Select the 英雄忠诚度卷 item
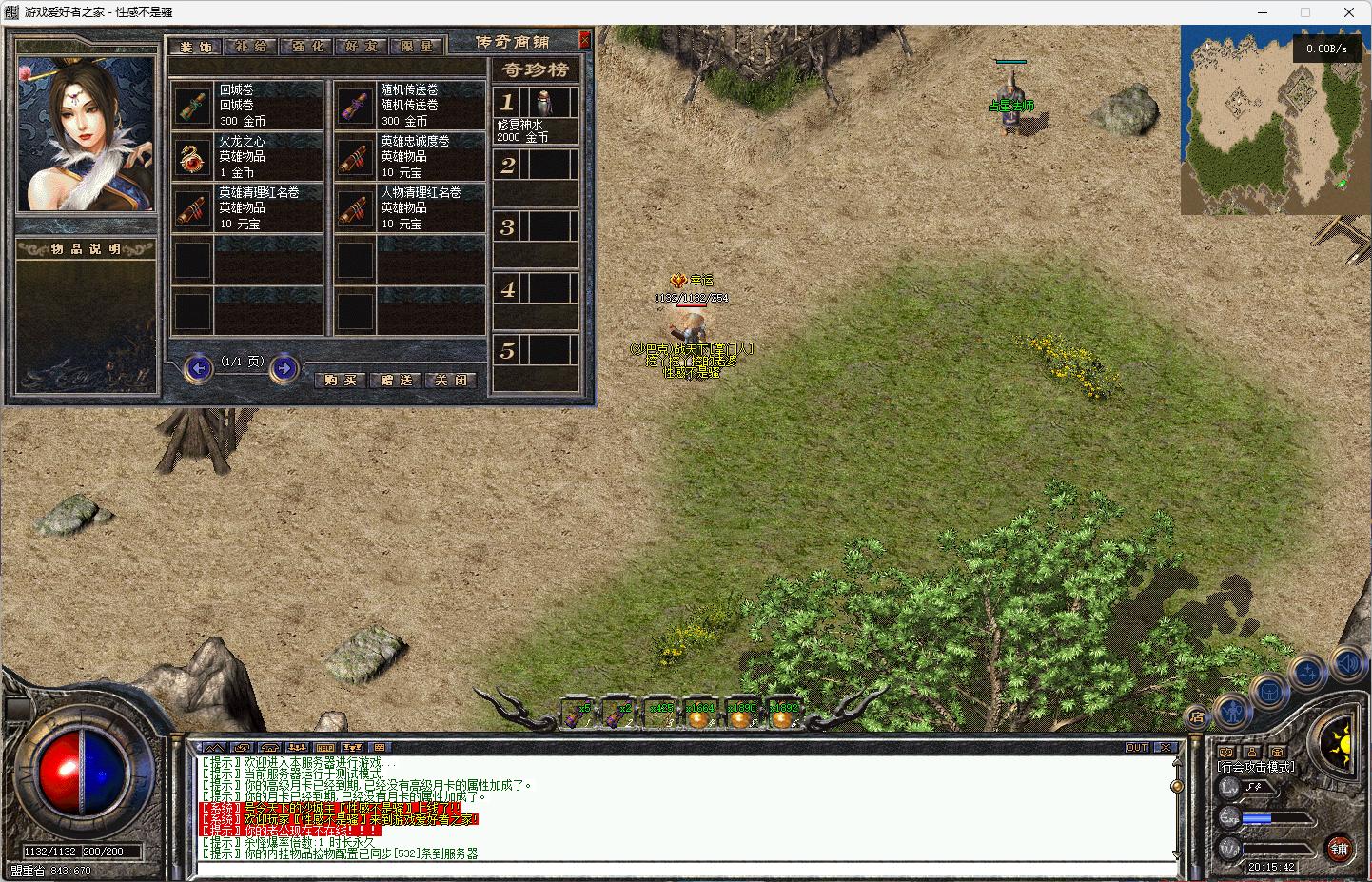The width and height of the screenshot is (1372, 882). coord(409,156)
